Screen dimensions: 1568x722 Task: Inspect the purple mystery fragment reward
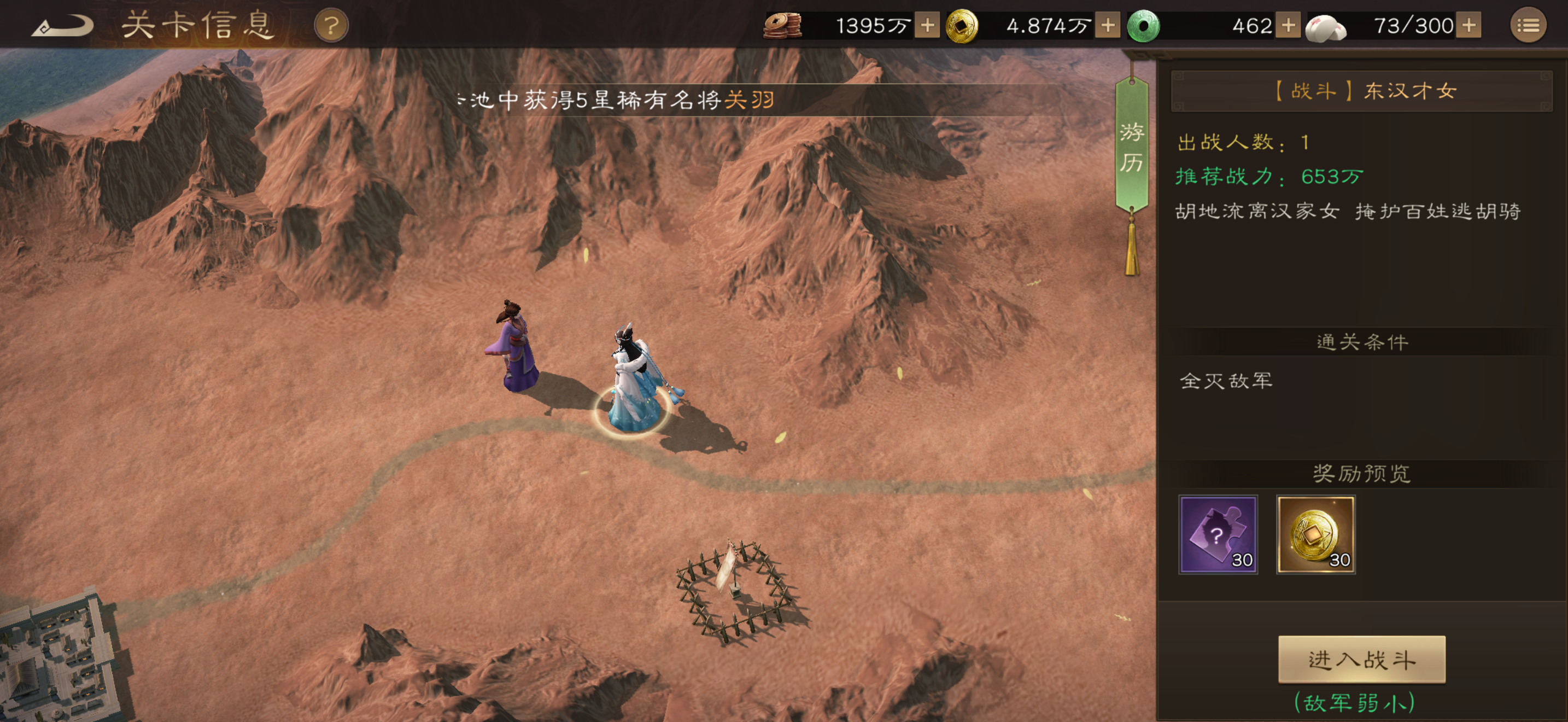(x=1218, y=534)
